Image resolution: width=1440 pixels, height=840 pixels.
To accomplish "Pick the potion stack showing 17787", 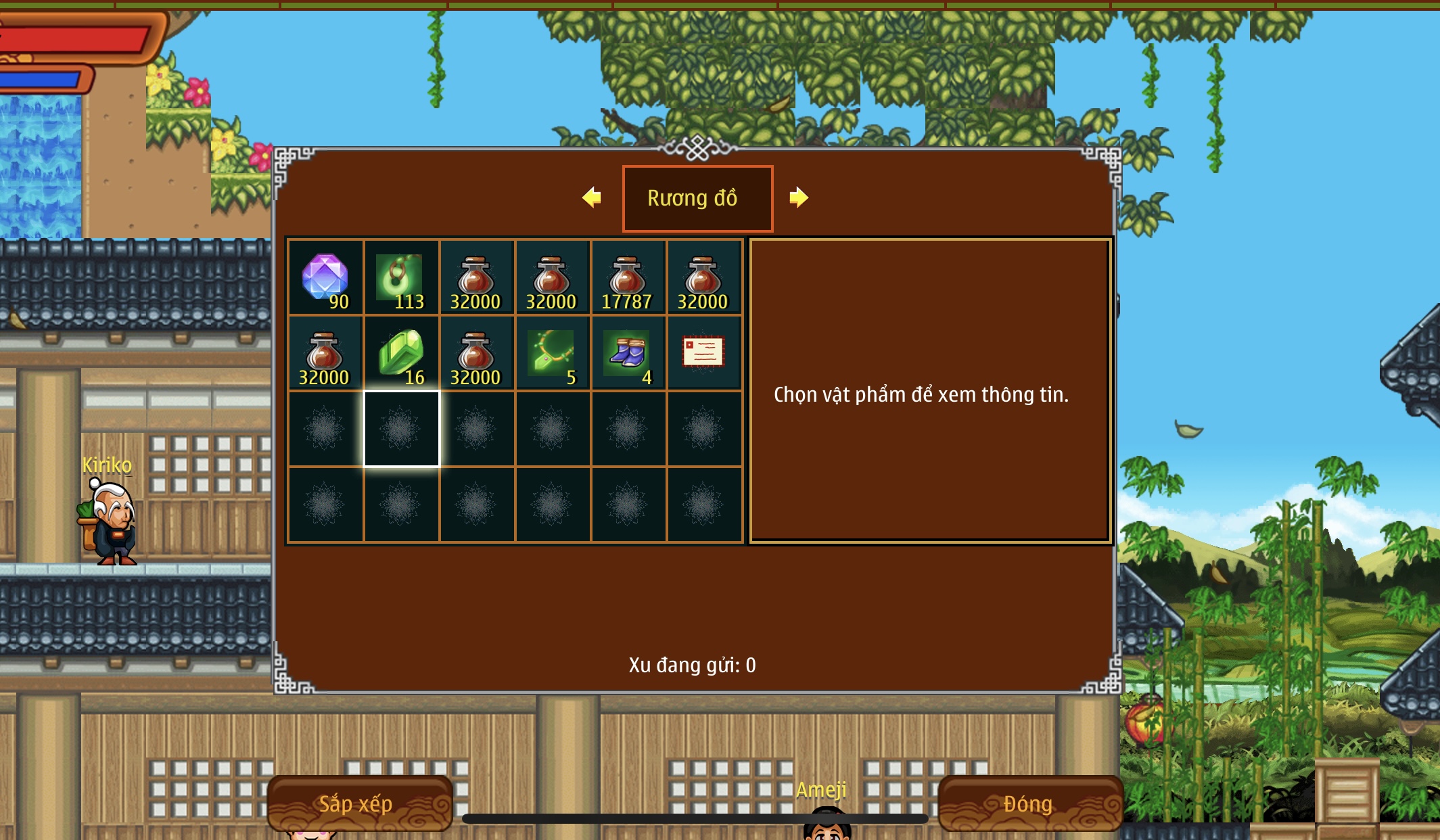I will pyautogui.click(x=628, y=277).
